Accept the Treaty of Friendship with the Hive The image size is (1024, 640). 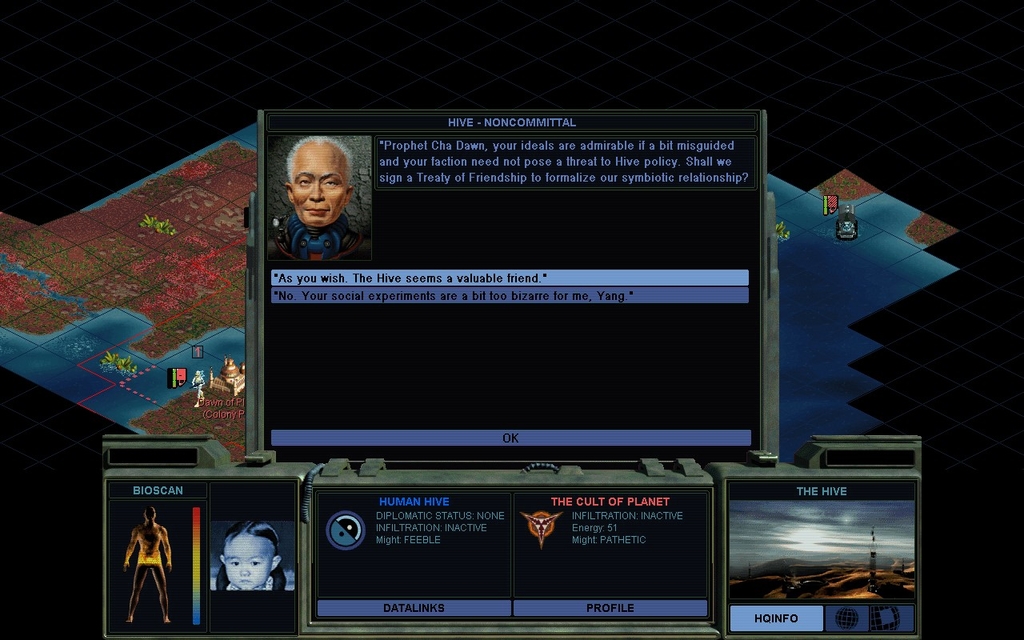[x=509, y=277]
